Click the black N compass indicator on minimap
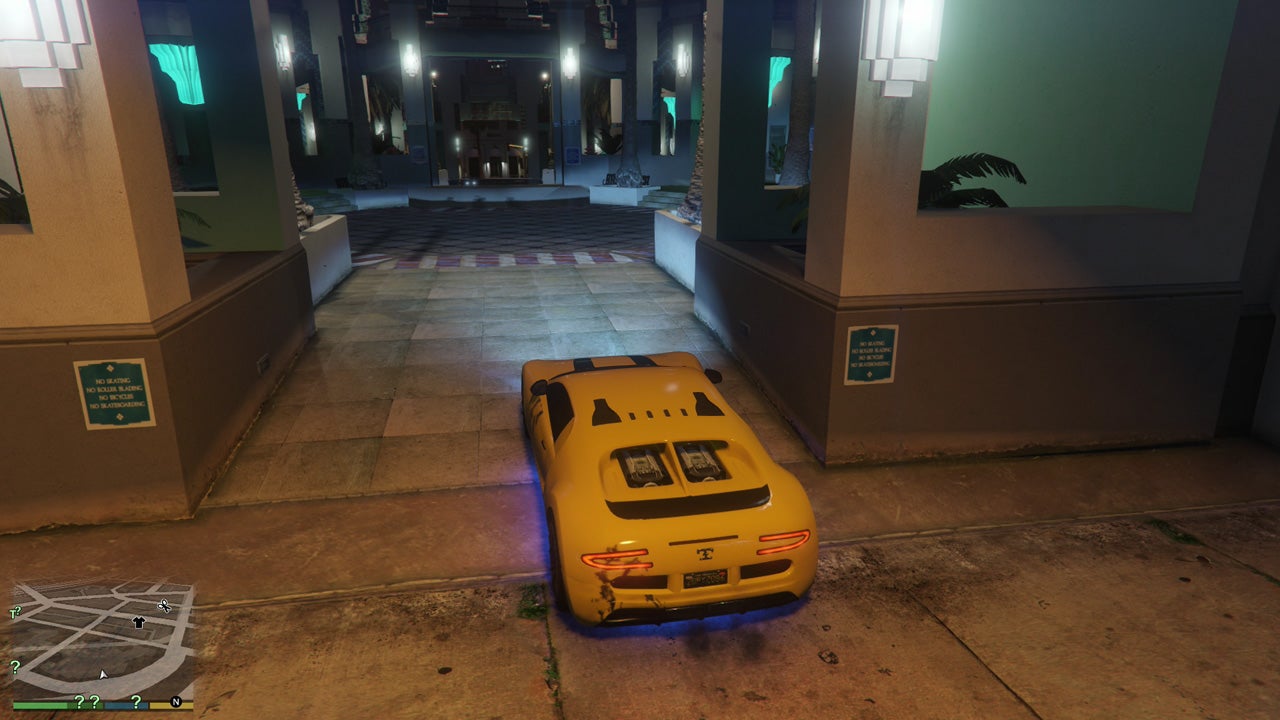This screenshot has width=1280, height=720. pyautogui.click(x=174, y=702)
